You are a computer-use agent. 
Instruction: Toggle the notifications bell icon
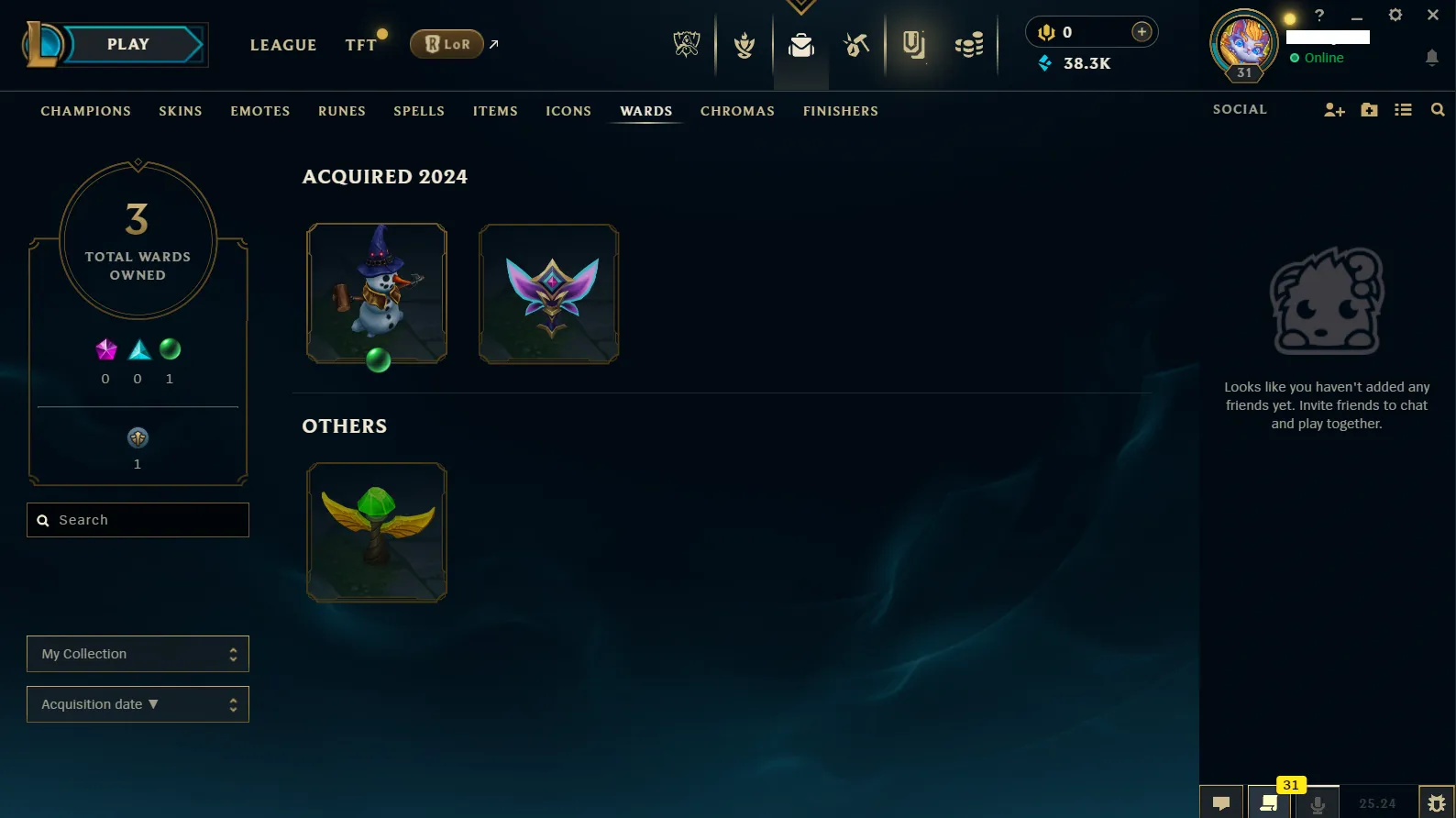[1432, 58]
